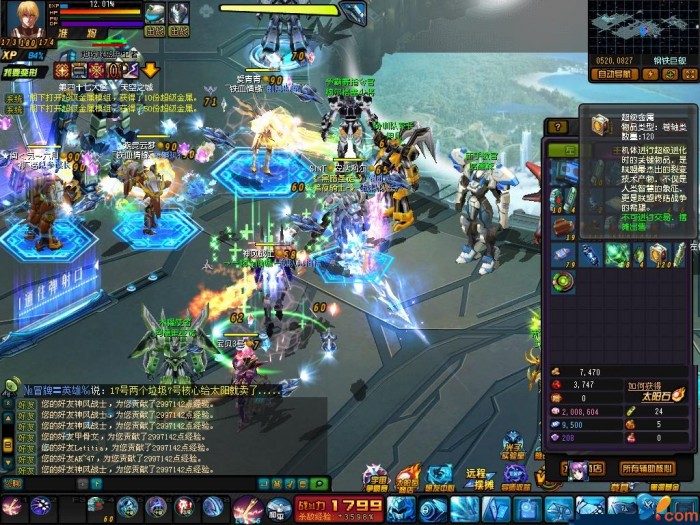Click the 远程操纵 remote control button
Viewport: 700px width, 525px height.
479,479
